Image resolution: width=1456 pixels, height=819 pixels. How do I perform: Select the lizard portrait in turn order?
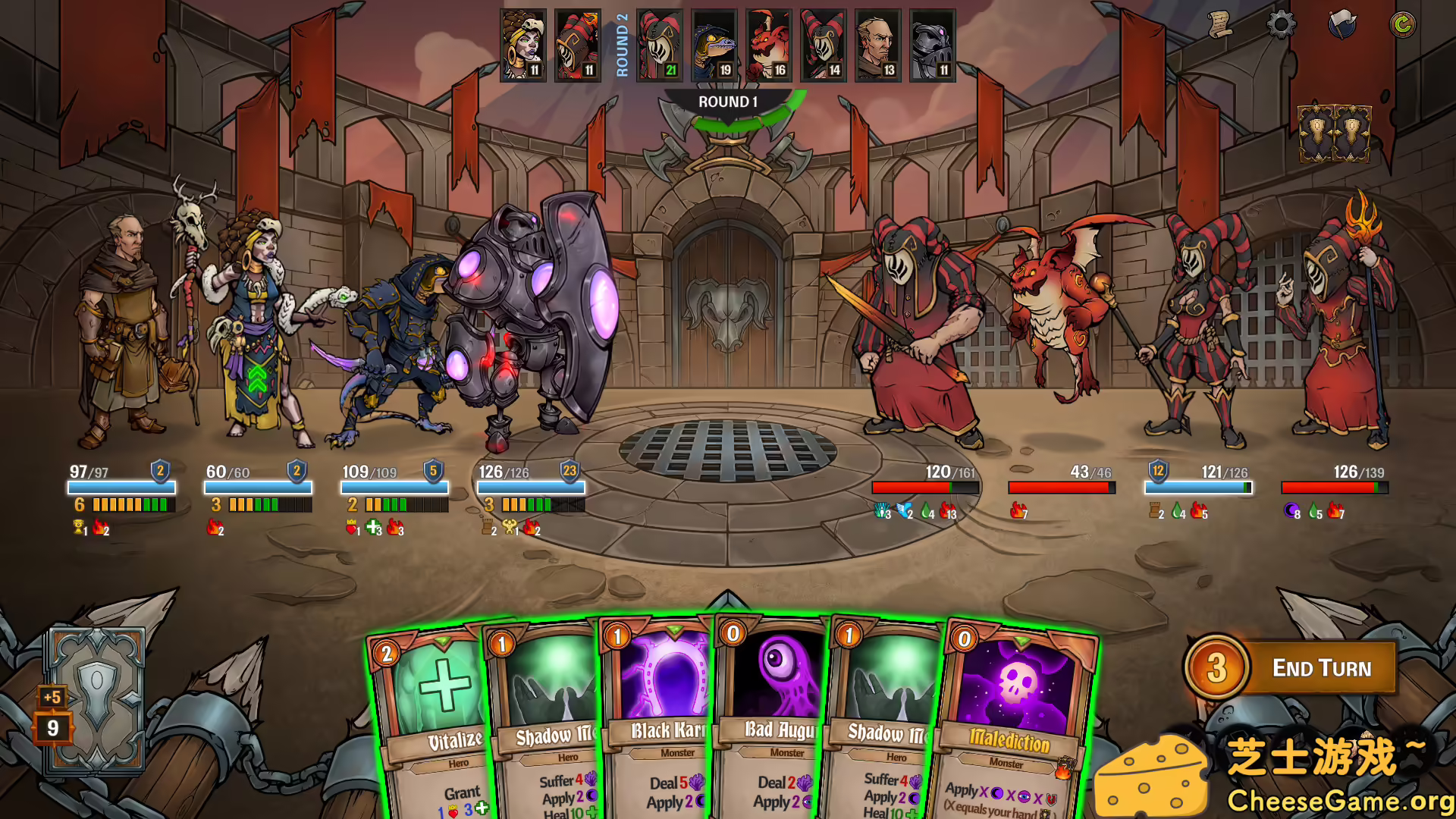pyautogui.click(x=714, y=45)
